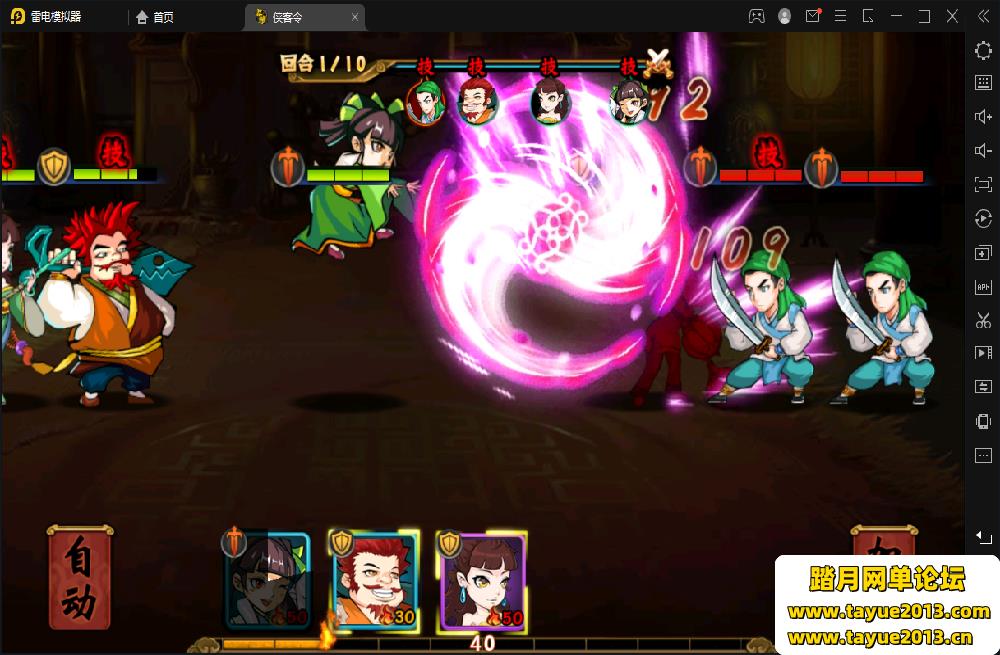The image size is (1000, 655).
Task: Open the emulator settings gear
Action: click(983, 50)
